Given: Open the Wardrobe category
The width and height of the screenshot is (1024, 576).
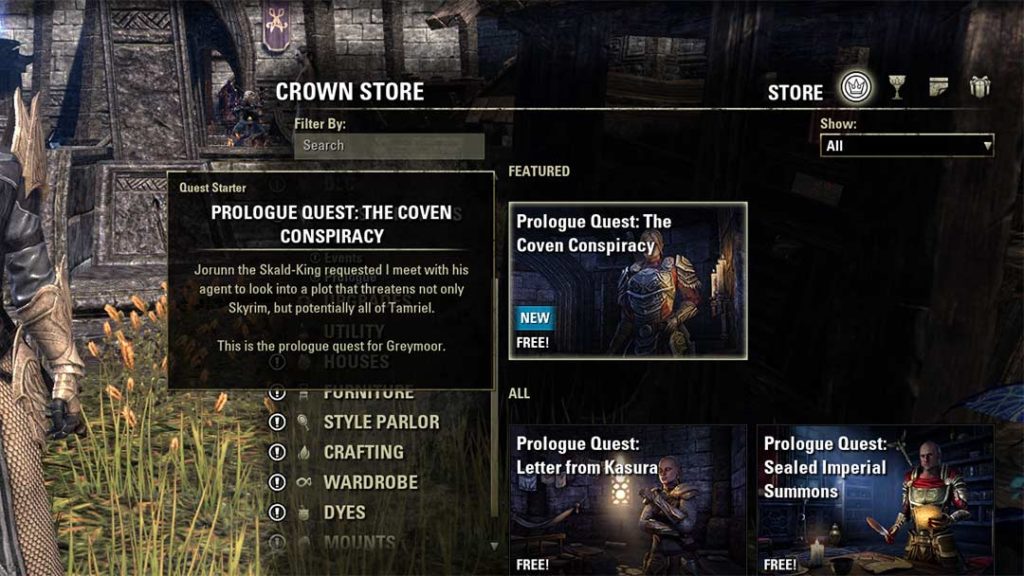Looking at the screenshot, I should (x=370, y=482).
